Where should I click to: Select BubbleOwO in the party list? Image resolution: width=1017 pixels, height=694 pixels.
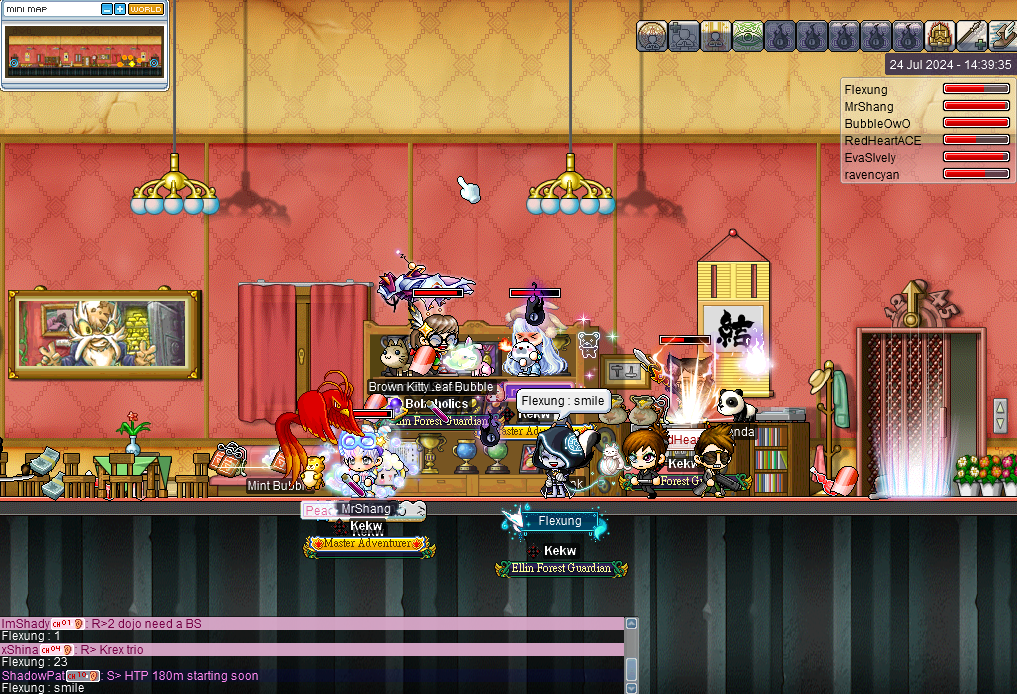click(876, 124)
